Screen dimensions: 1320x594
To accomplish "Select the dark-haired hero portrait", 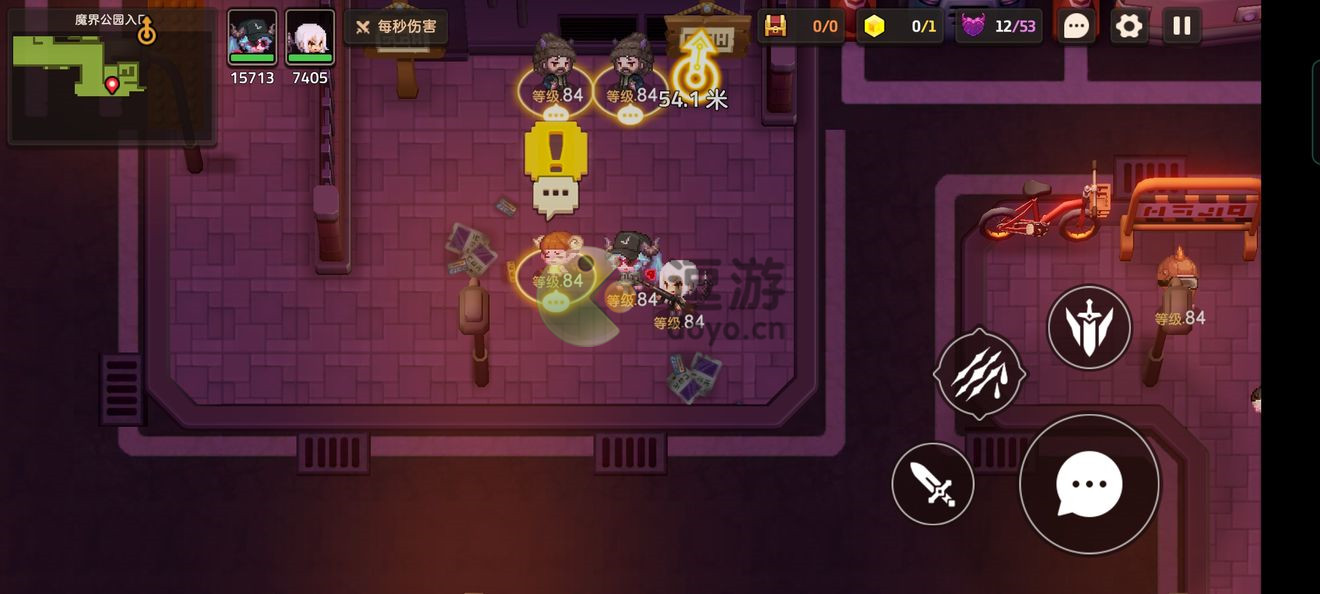I will (x=252, y=38).
